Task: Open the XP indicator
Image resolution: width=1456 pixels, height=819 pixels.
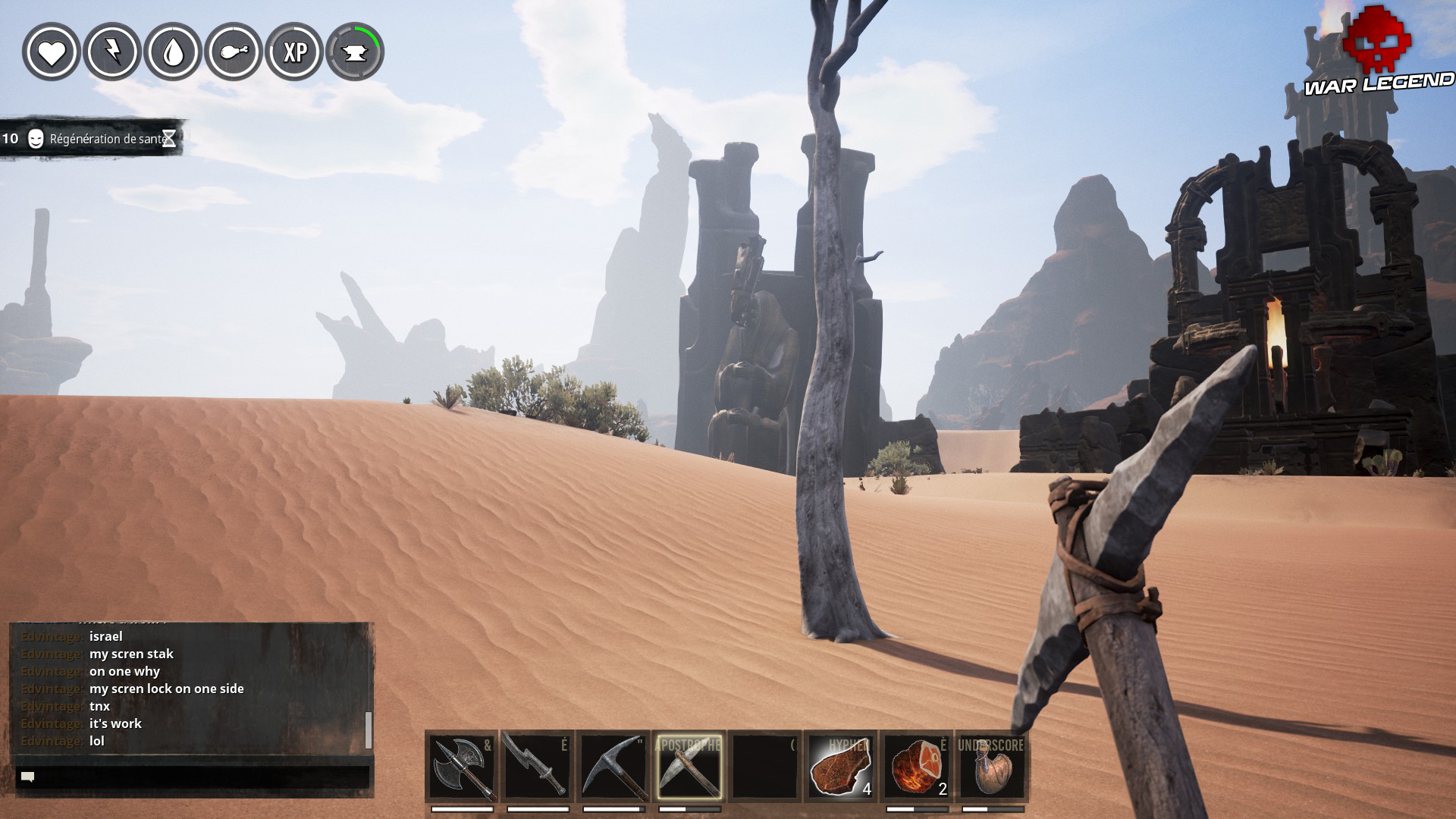Action: 296,53
